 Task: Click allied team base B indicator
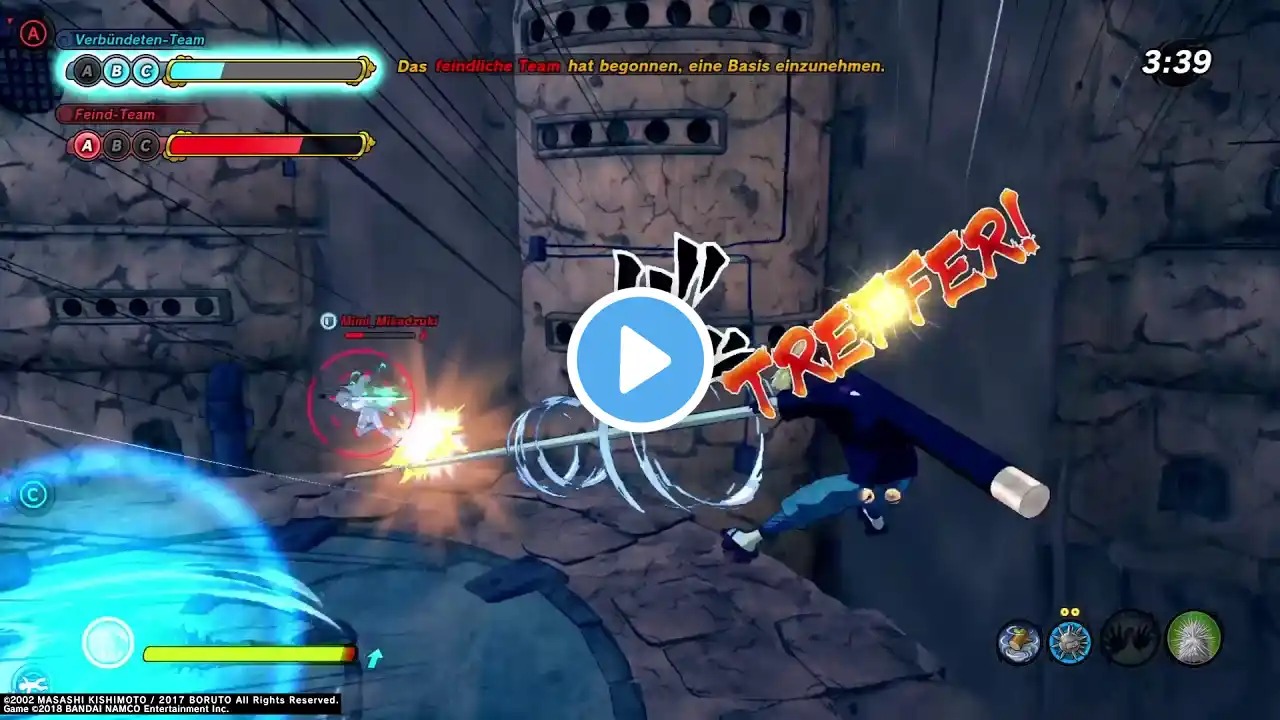pyautogui.click(x=117, y=71)
